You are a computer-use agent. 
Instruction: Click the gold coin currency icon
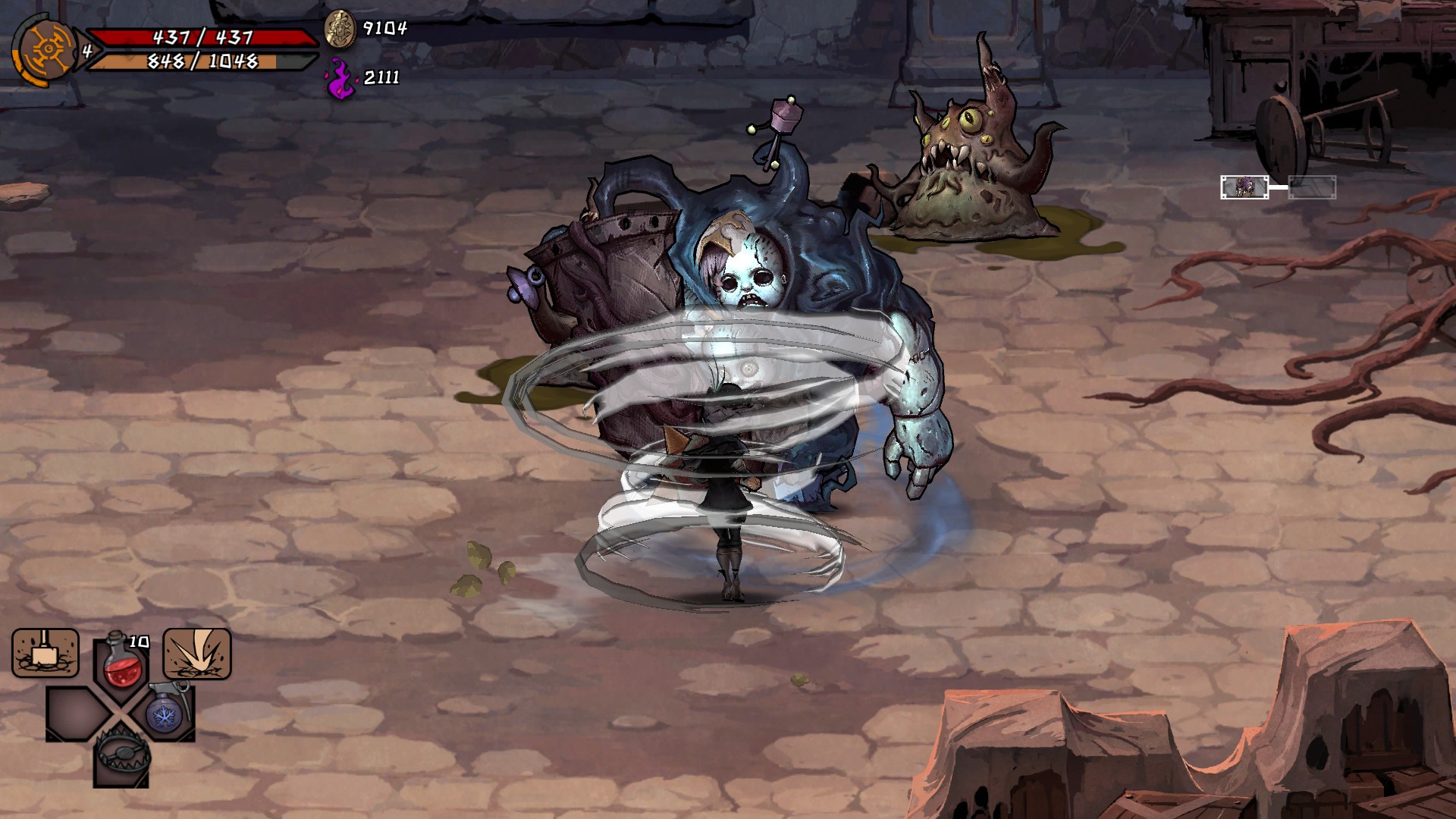pyautogui.click(x=340, y=30)
